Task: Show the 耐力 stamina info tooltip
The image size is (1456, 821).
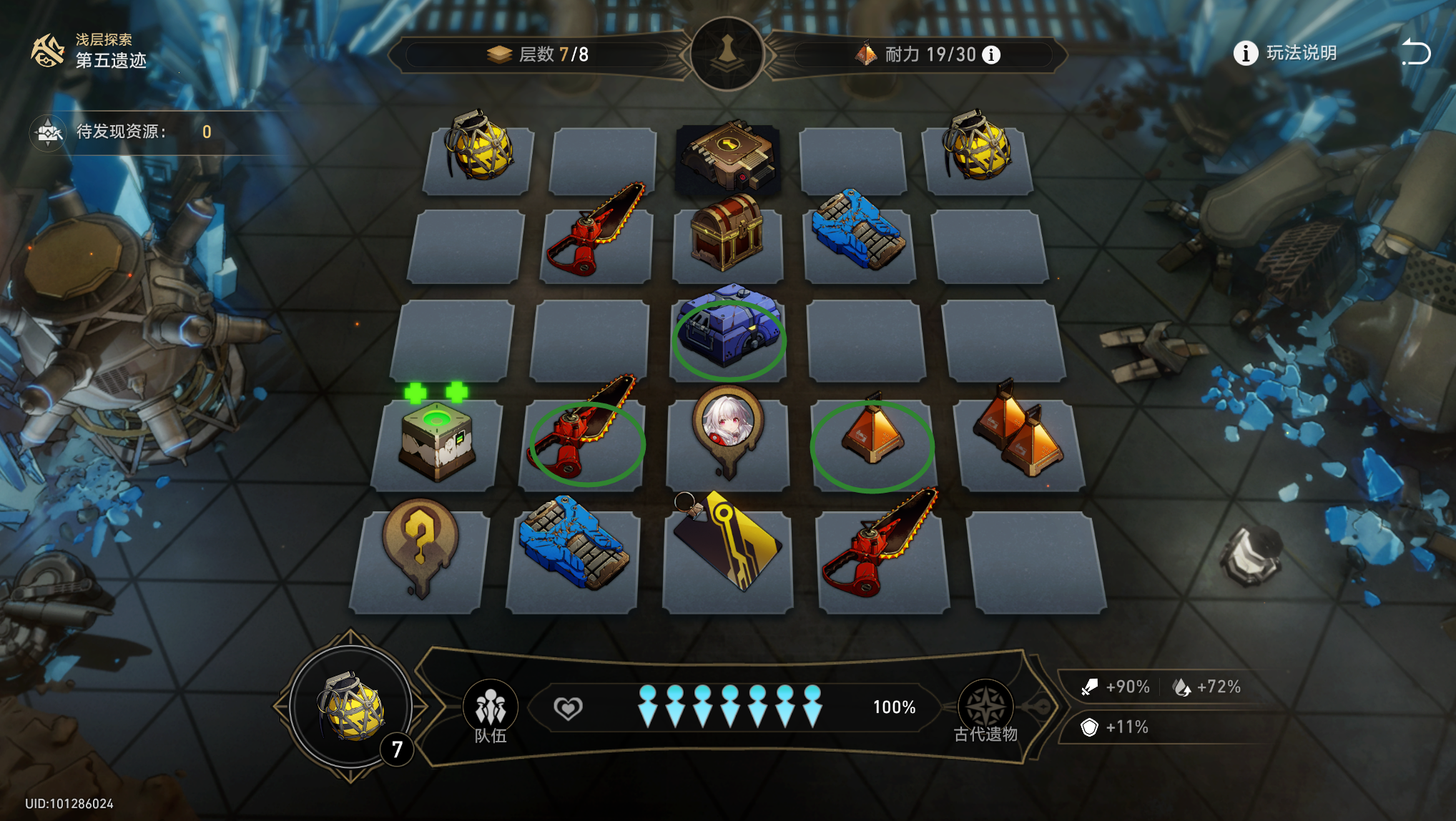Action: pyautogui.click(x=991, y=55)
